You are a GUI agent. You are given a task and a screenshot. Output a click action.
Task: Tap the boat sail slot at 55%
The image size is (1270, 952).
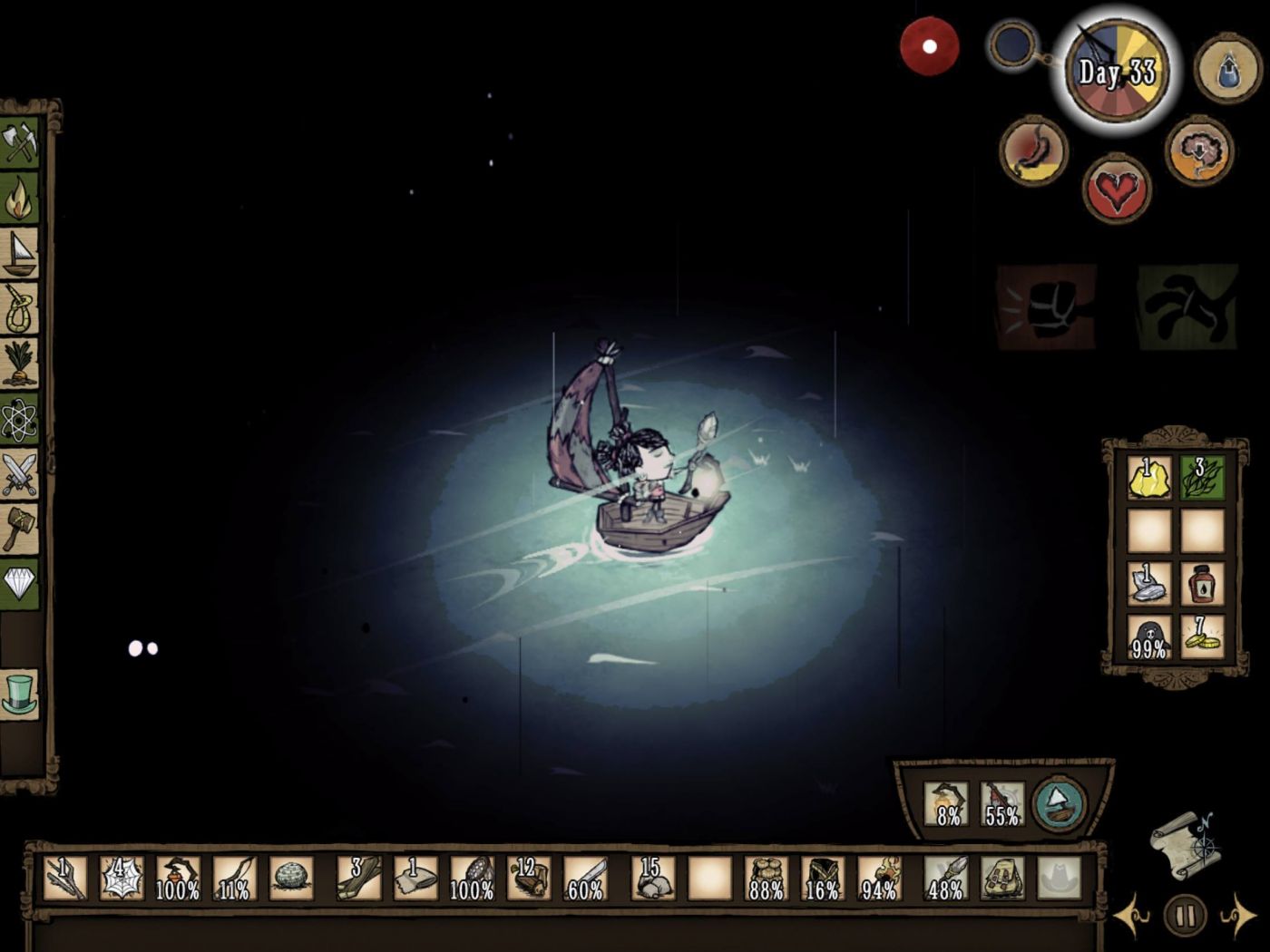pyautogui.click(x=1001, y=803)
